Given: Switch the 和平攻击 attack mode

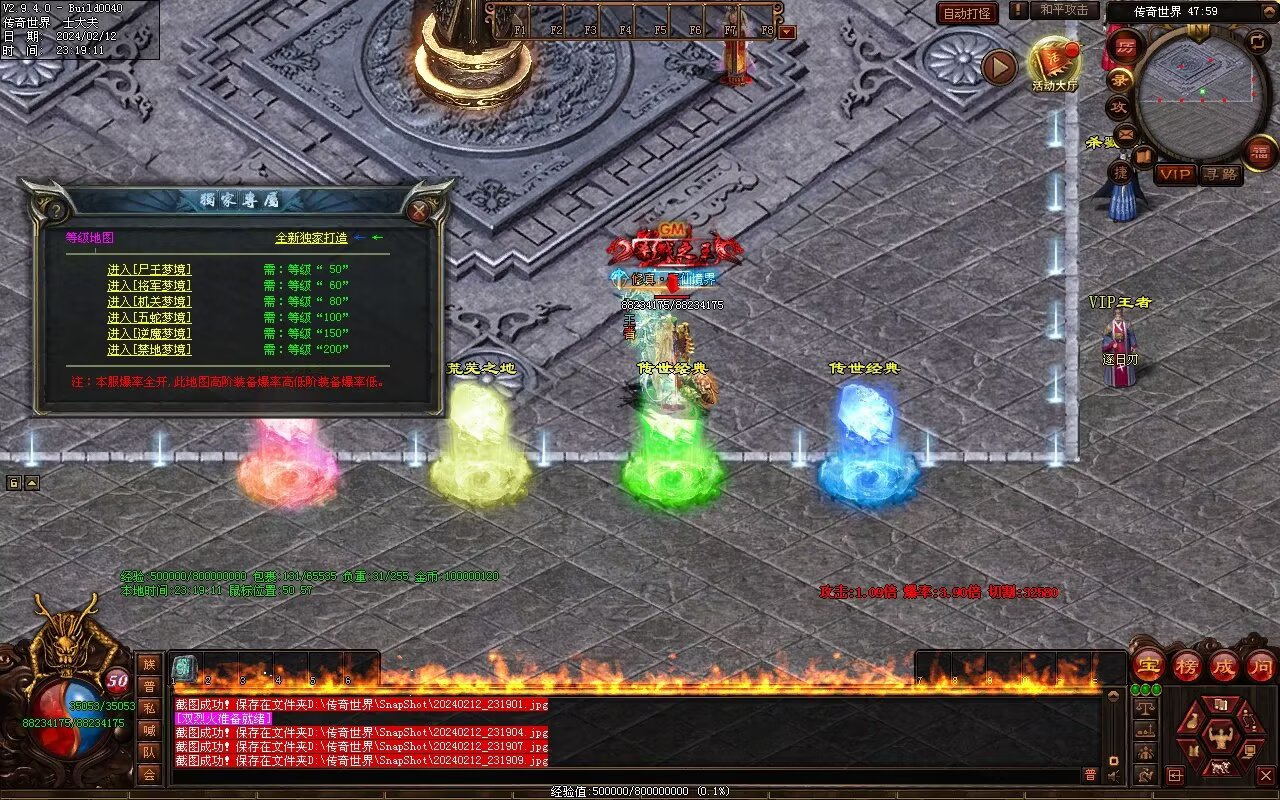Looking at the screenshot, I should pyautogui.click(x=1063, y=10).
